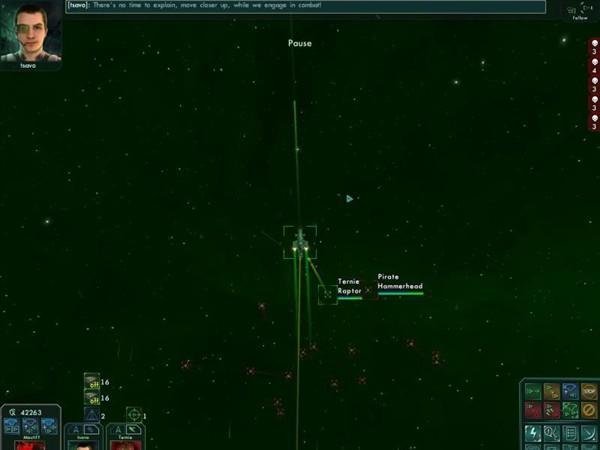This screenshot has height=450, width=600.
Task: Target the Pirate Hammerhead label
Action: [x=400, y=281]
